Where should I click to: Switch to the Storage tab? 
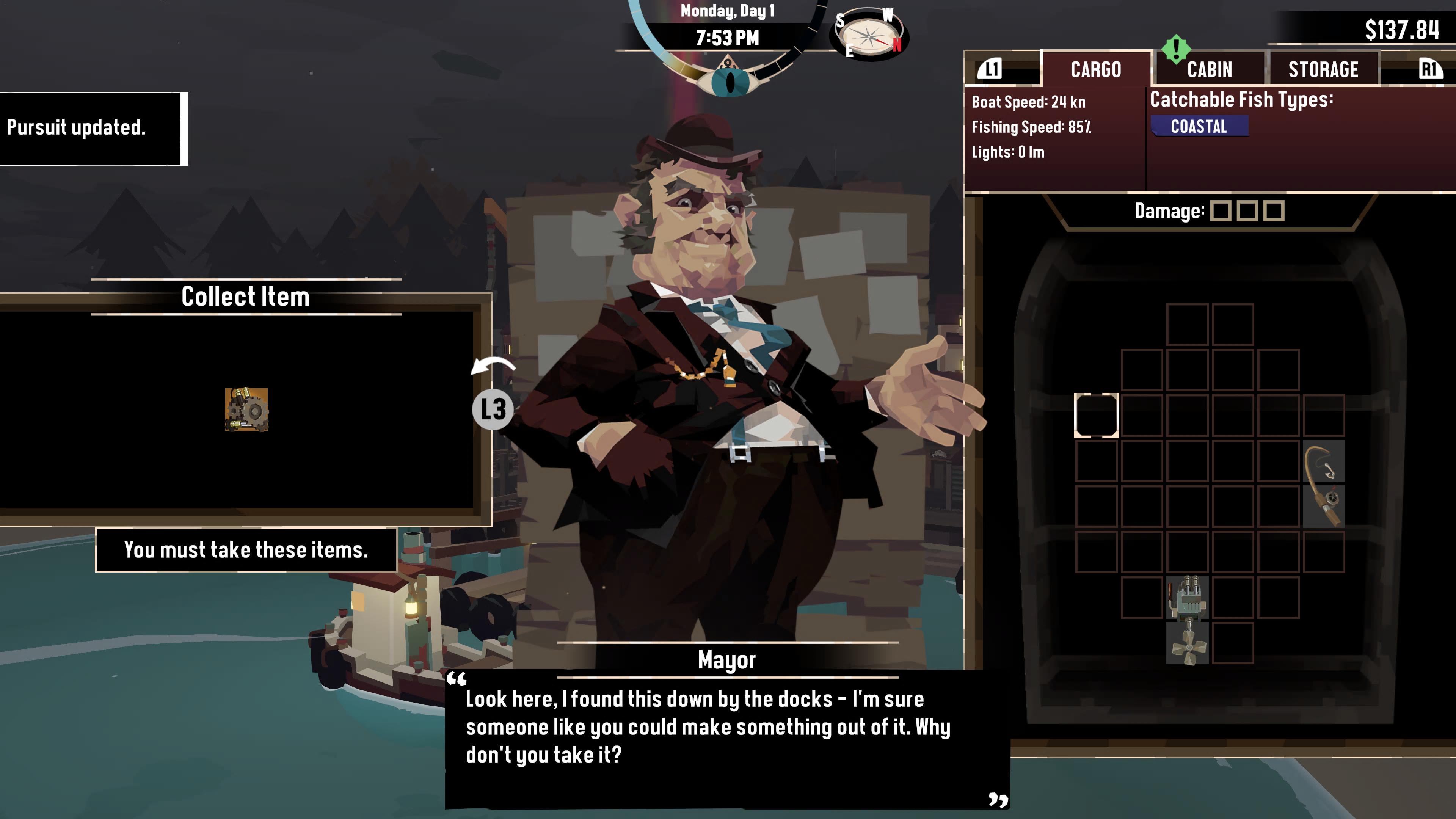(1323, 69)
